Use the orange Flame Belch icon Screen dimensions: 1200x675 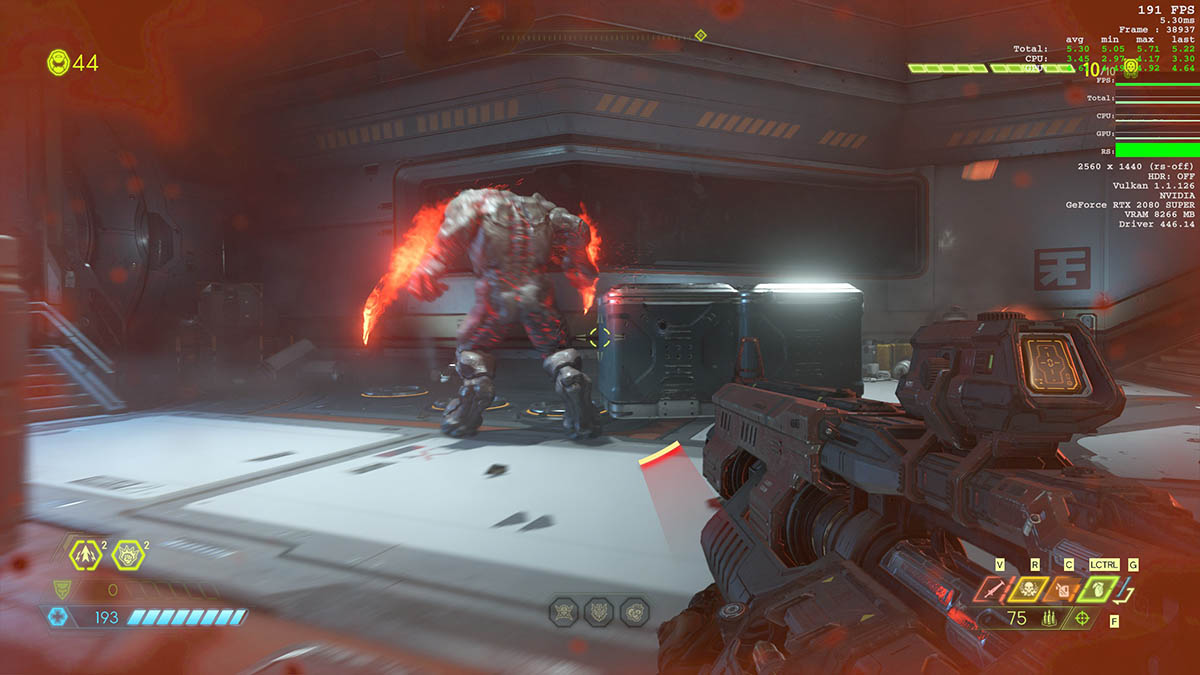tap(1062, 589)
